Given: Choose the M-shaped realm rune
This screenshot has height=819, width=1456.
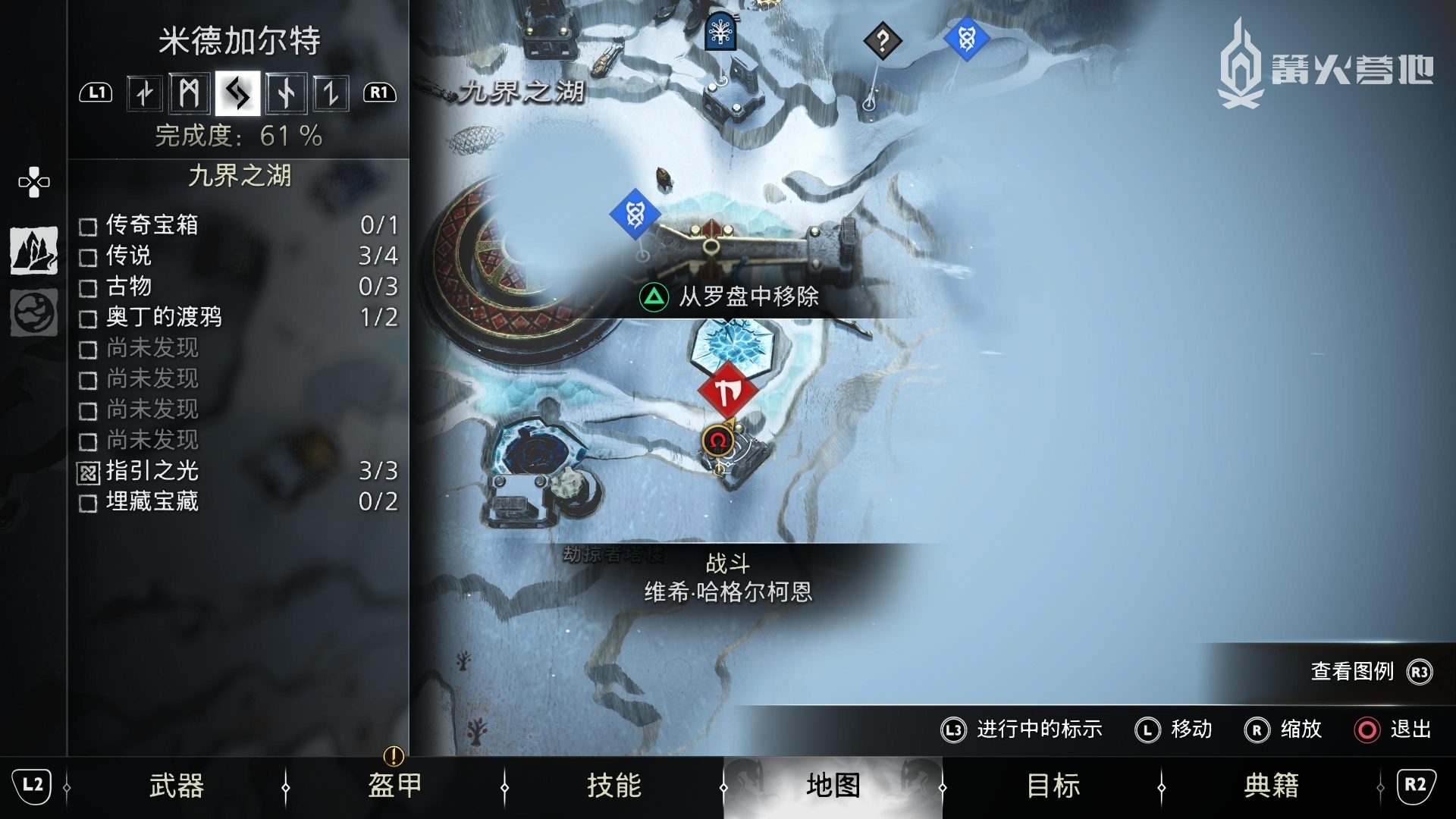Looking at the screenshot, I should coord(189,94).
